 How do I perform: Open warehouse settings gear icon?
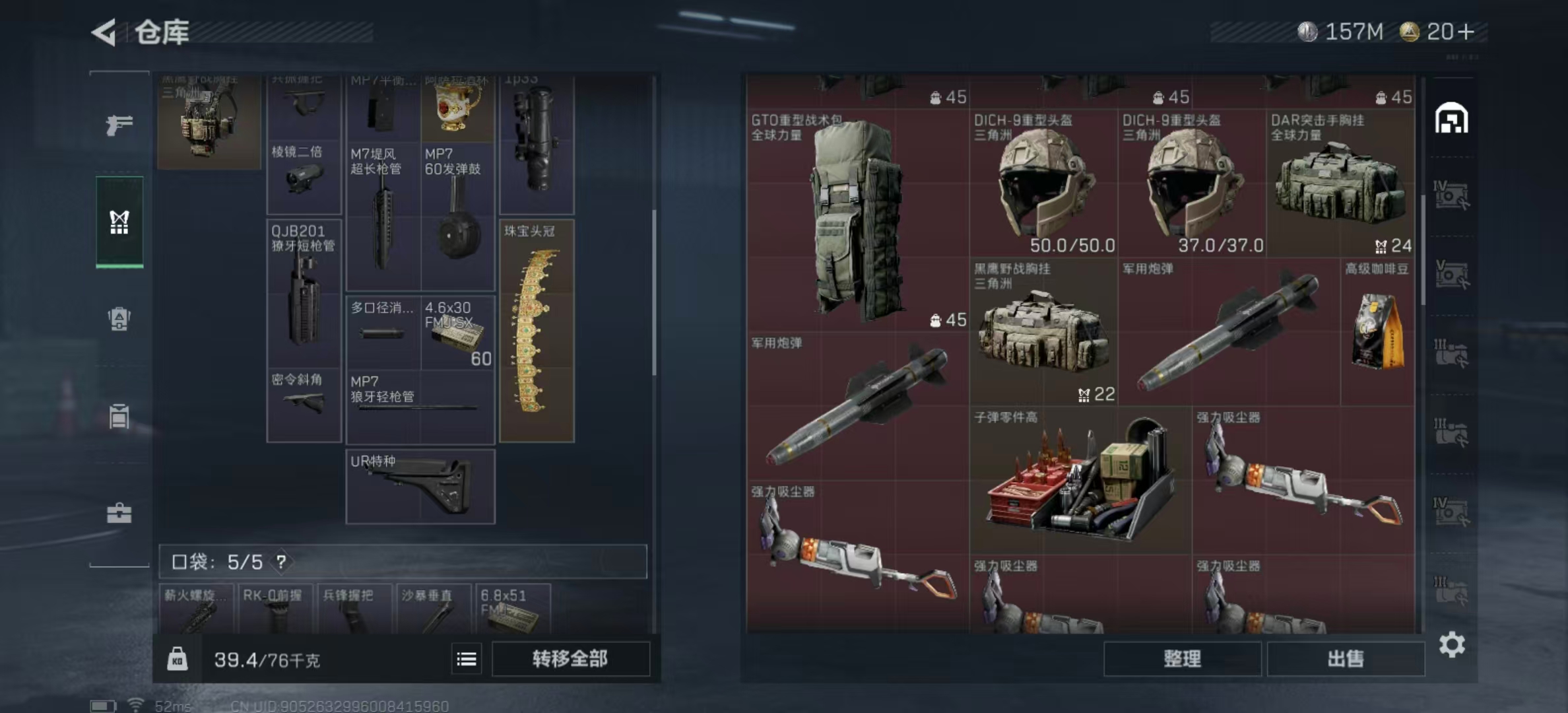[x=1452, y=644]
